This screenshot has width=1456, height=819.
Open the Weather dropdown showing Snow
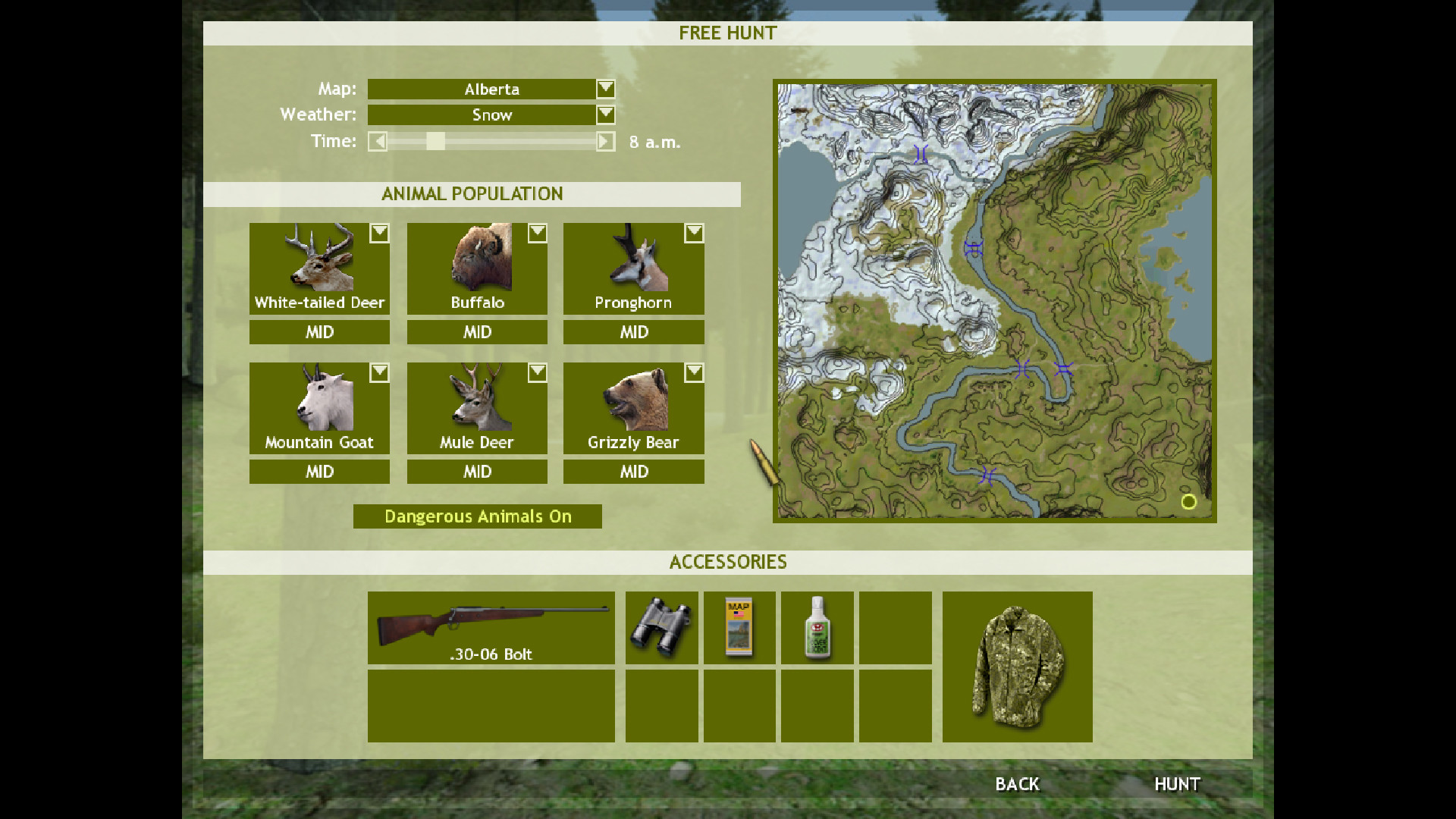click(604, 115)
